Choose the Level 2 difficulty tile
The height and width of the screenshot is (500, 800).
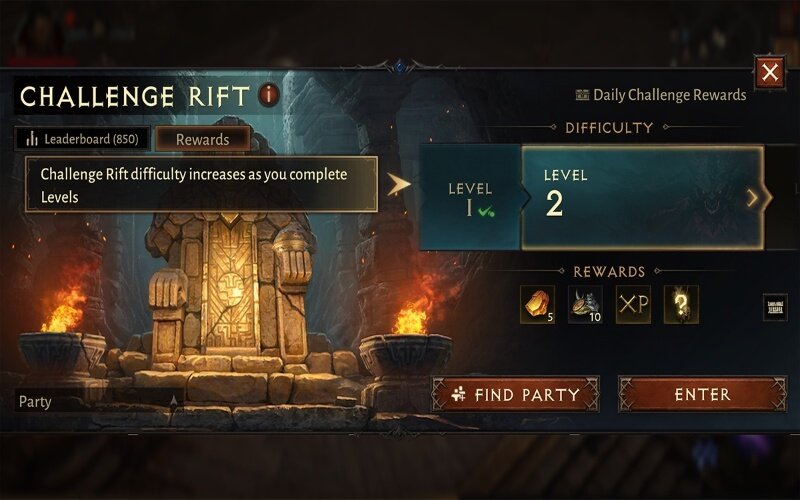(x=640, y=197)
